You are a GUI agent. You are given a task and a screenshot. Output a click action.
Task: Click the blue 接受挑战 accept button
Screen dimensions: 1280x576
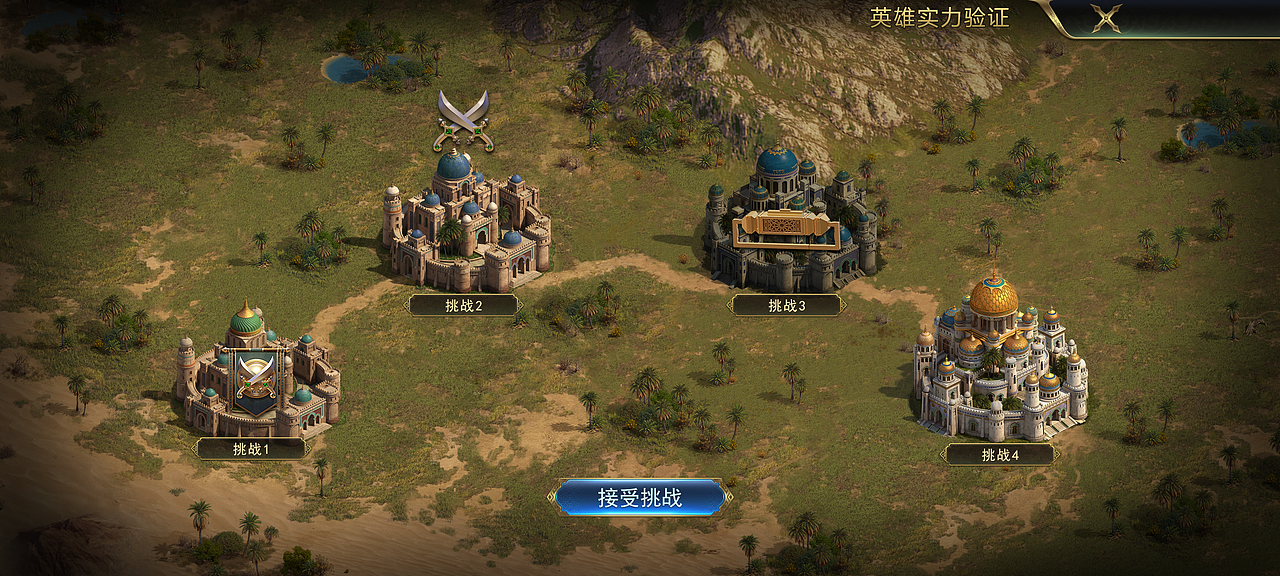click(640, 498)
